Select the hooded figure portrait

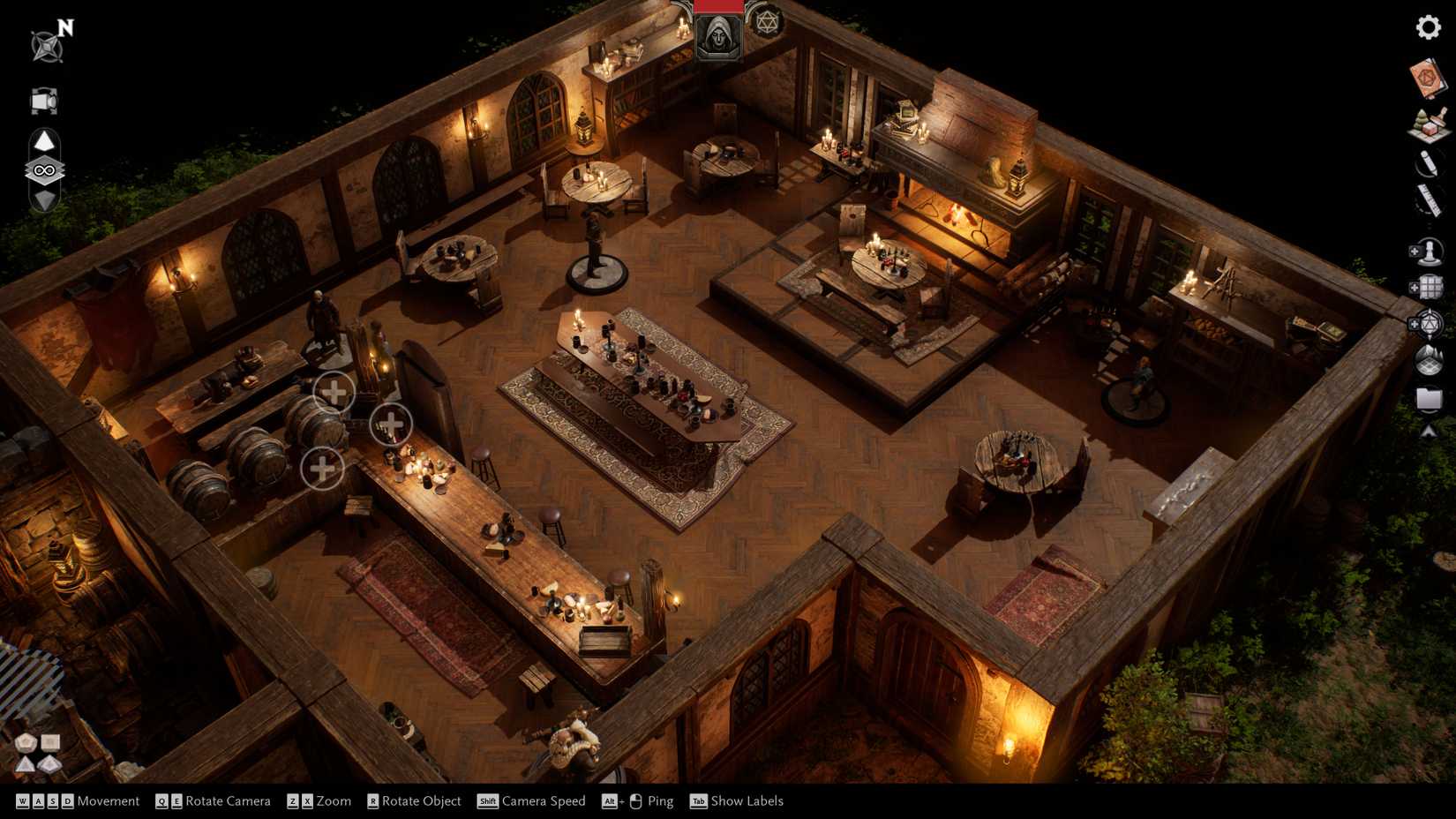718,37
